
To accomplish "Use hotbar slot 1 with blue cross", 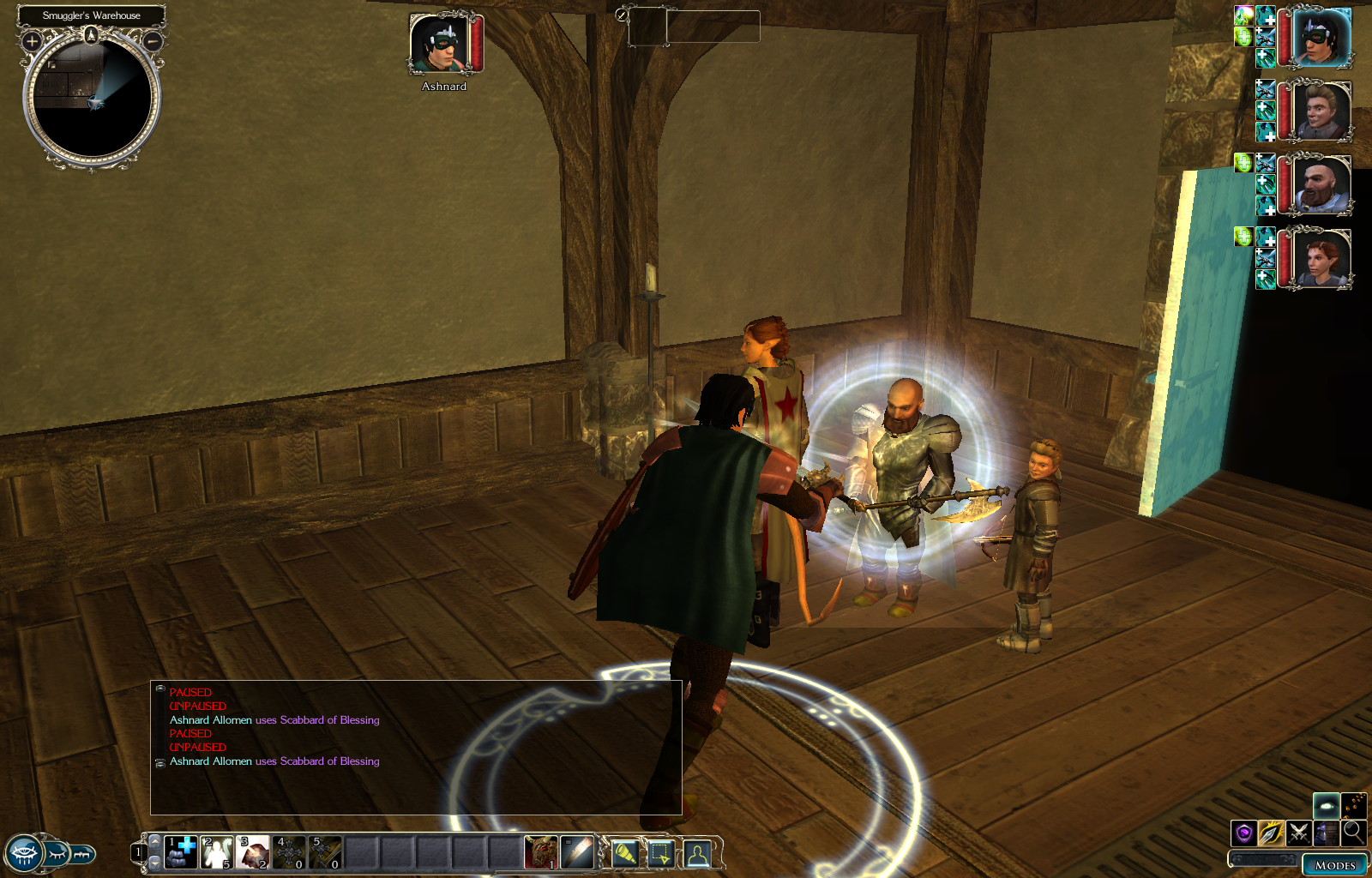I will pyautogui.click(x=181, y=852).
